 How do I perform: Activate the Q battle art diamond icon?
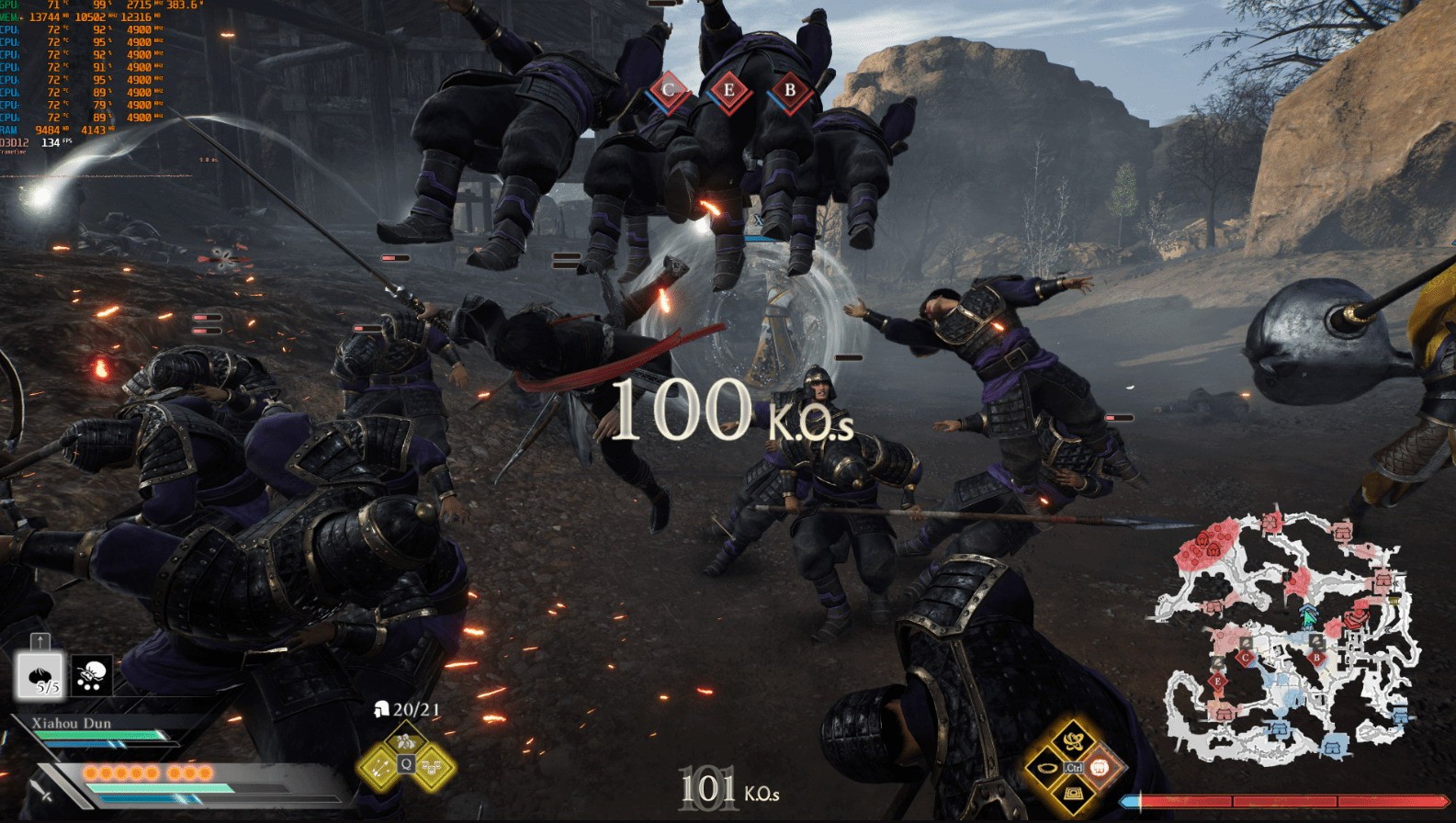click(x=406, y=763)
